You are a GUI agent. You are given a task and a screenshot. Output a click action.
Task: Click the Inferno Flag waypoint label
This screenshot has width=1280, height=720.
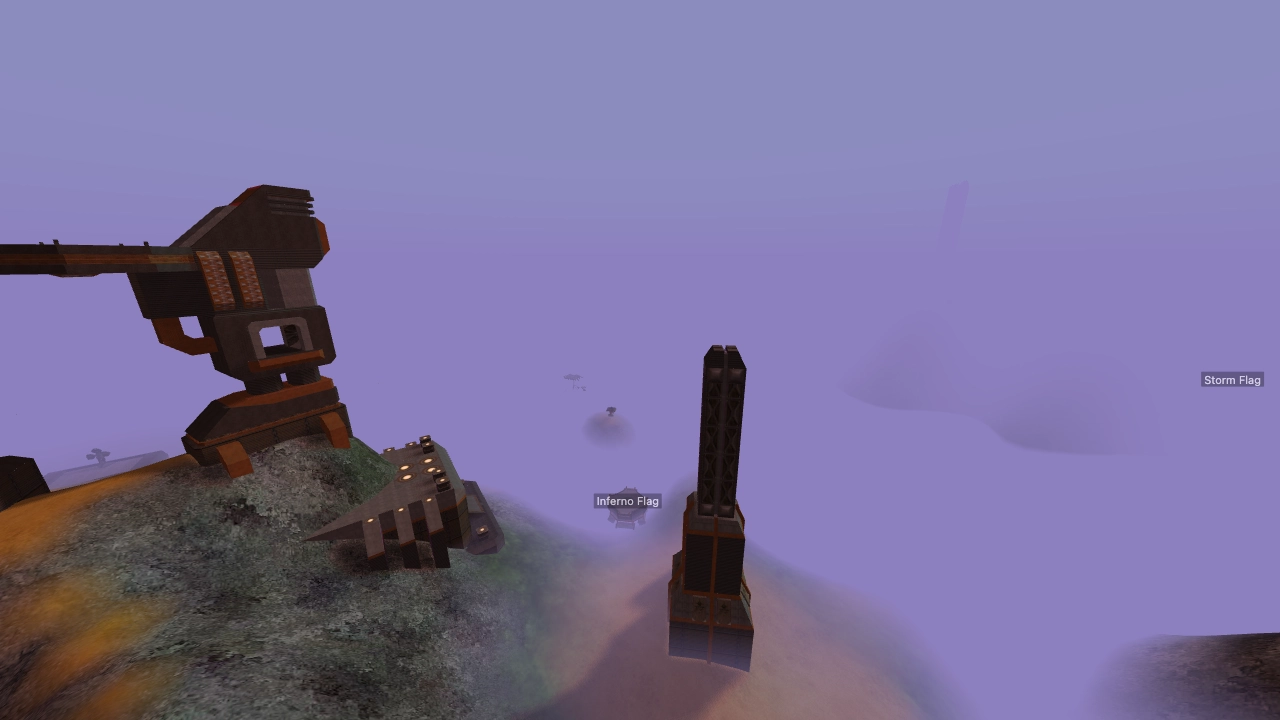(x=627, y=501)
